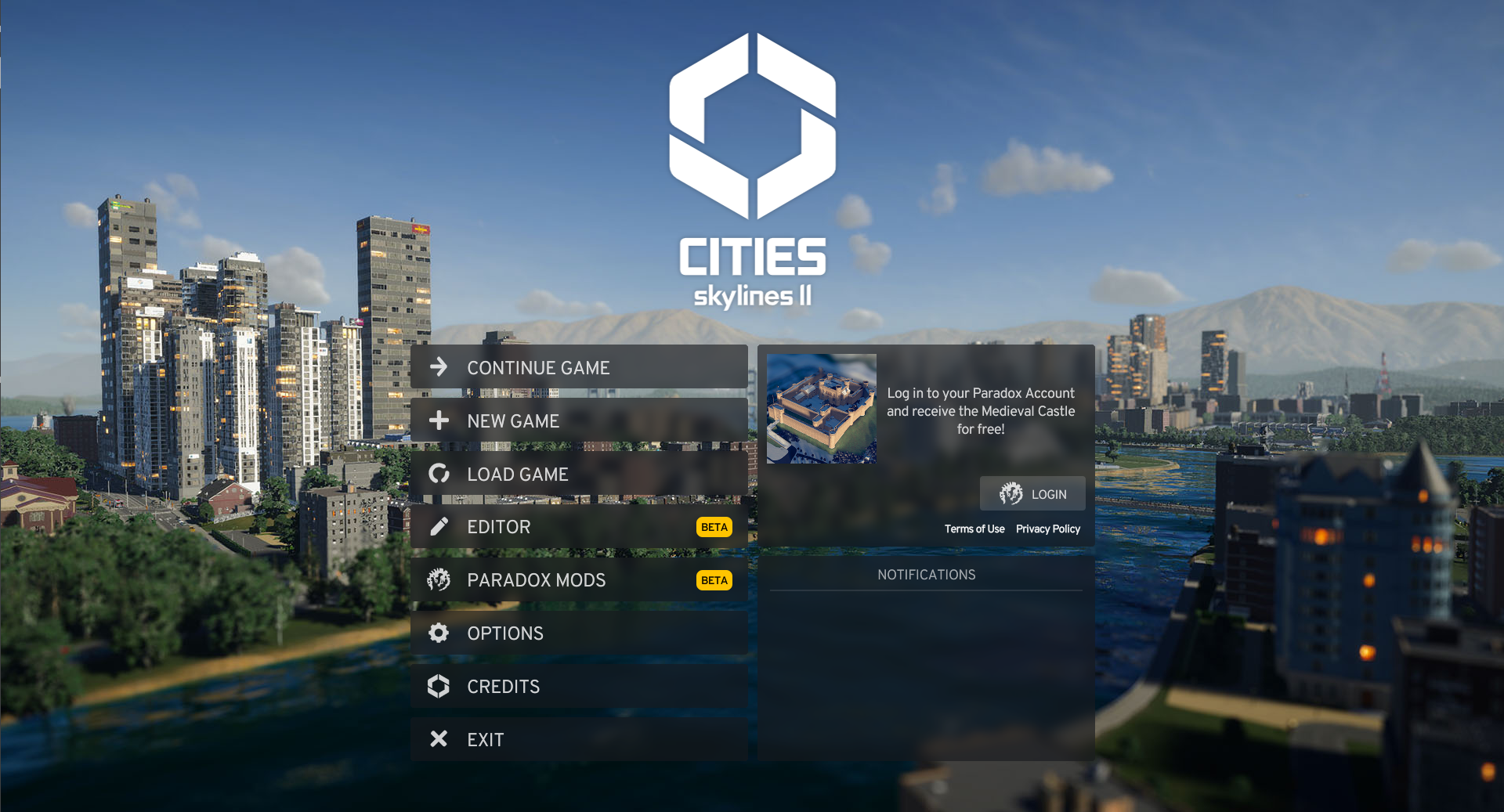Click the plus icon next to New Game
The image size is (1504, 812).
tap(439, 420)
